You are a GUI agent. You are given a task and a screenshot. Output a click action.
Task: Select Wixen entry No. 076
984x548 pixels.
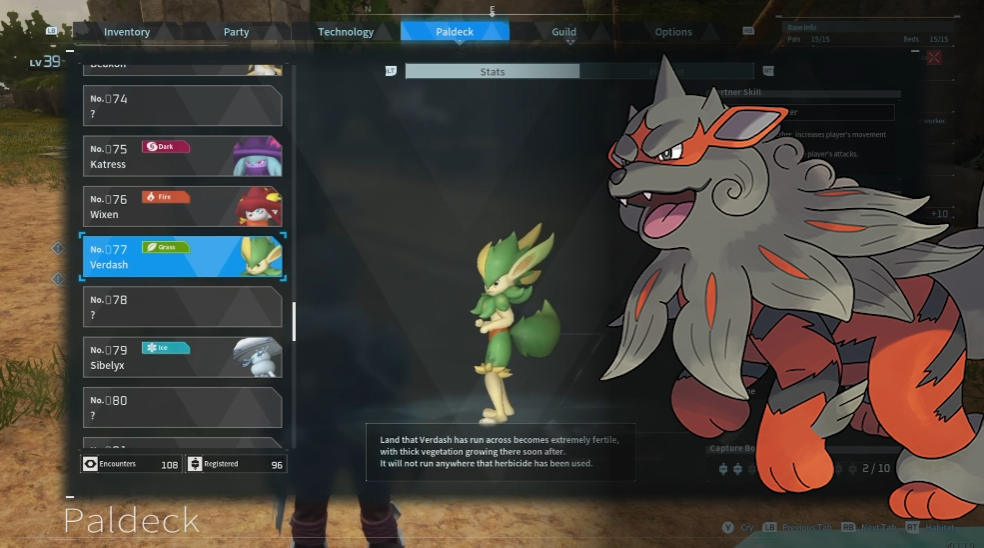tap(182, 207)
